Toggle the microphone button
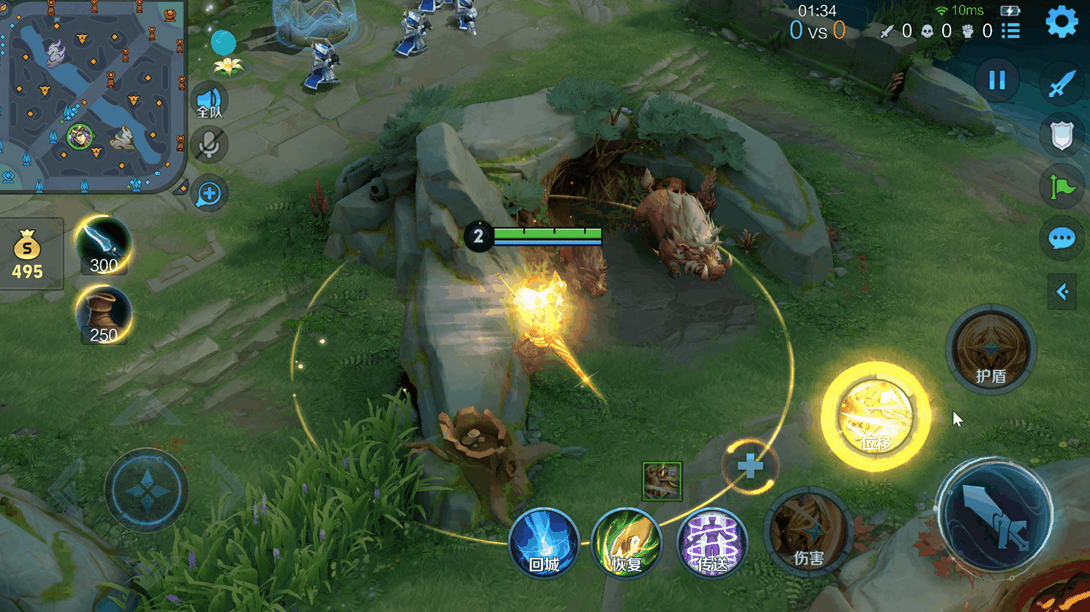Screen dimensions: 1090x612 [209, 146]
